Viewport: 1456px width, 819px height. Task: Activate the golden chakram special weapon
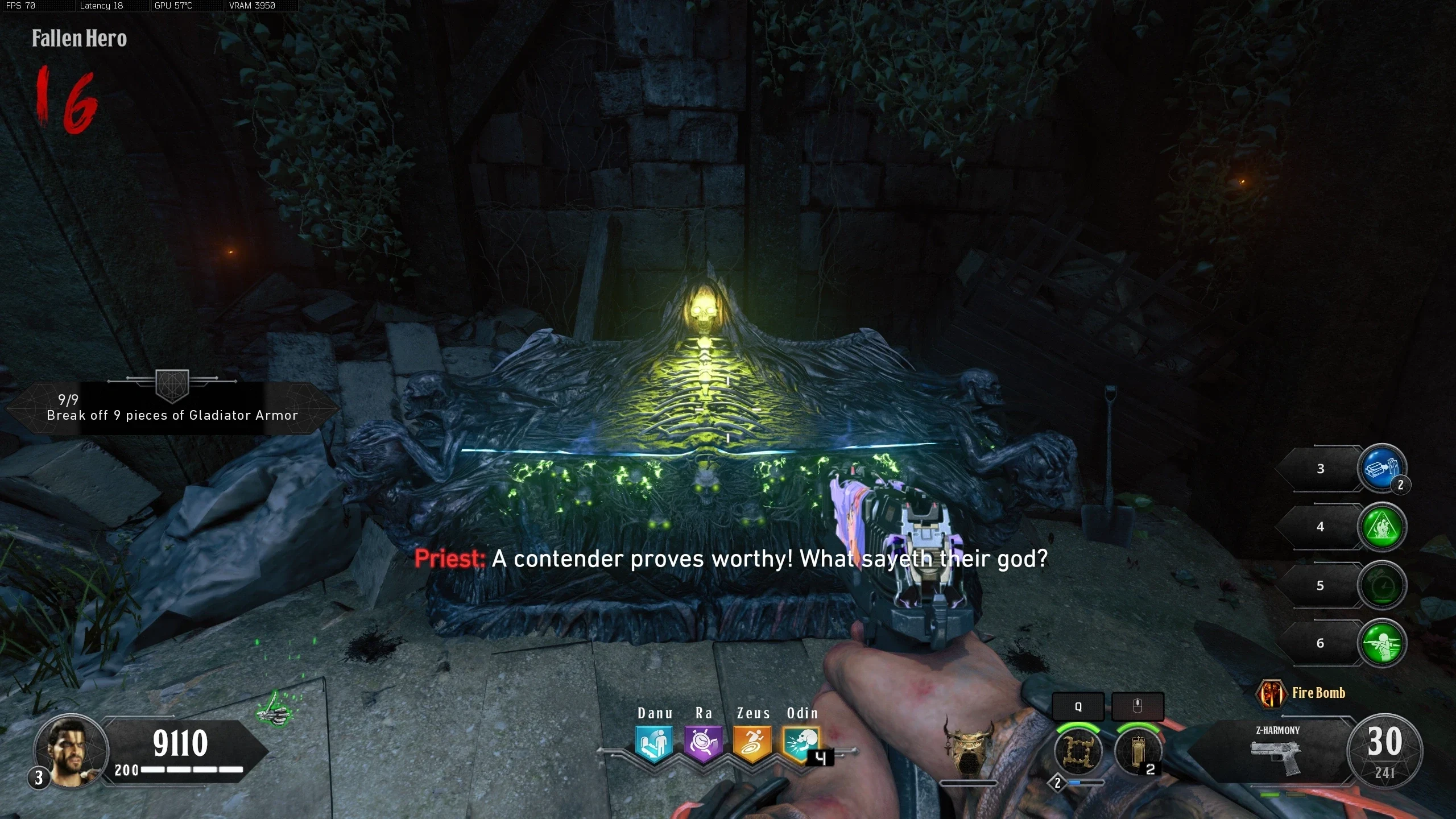coord(1078,751)
